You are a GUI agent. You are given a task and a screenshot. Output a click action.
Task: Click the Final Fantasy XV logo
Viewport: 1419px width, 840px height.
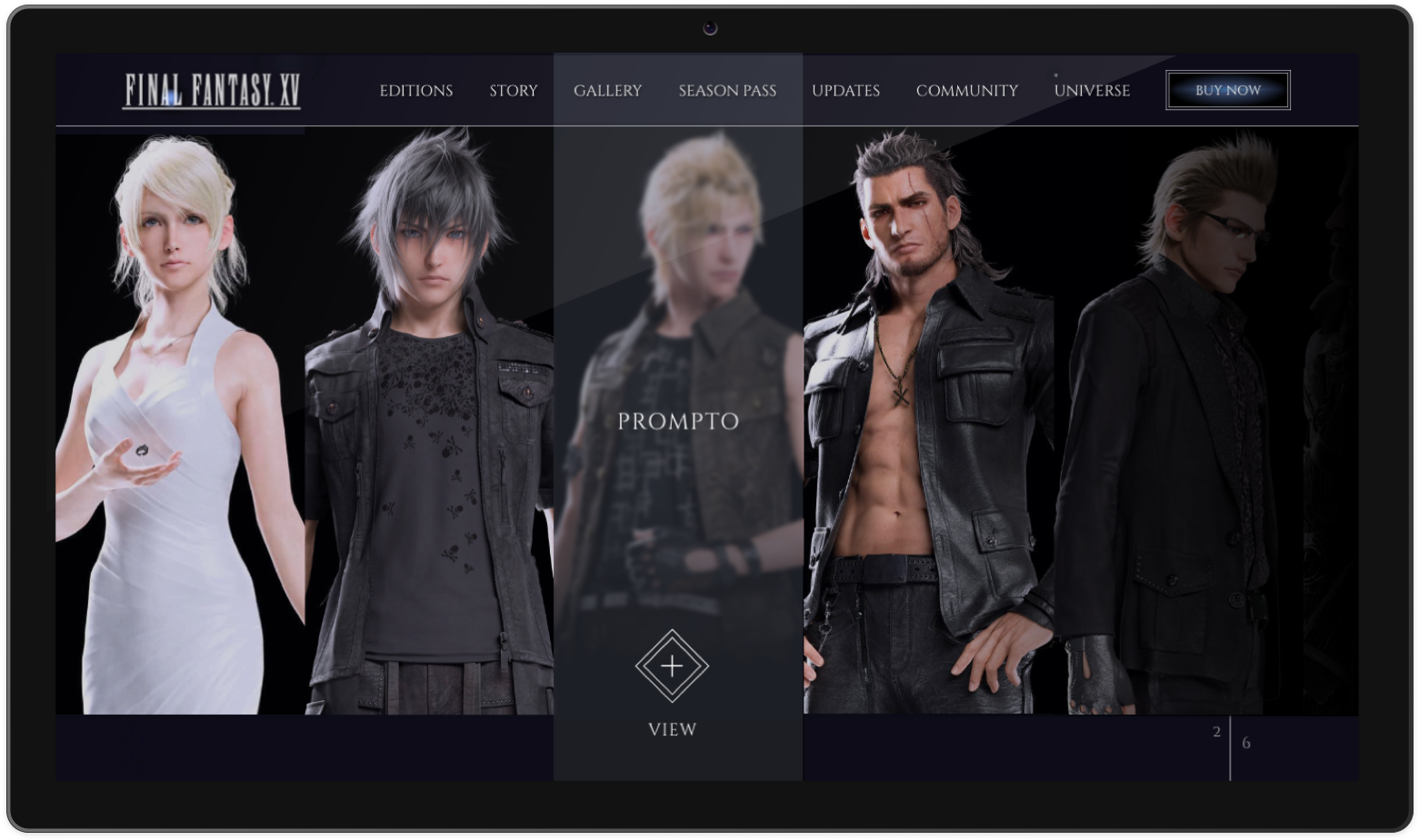(212, 90)
